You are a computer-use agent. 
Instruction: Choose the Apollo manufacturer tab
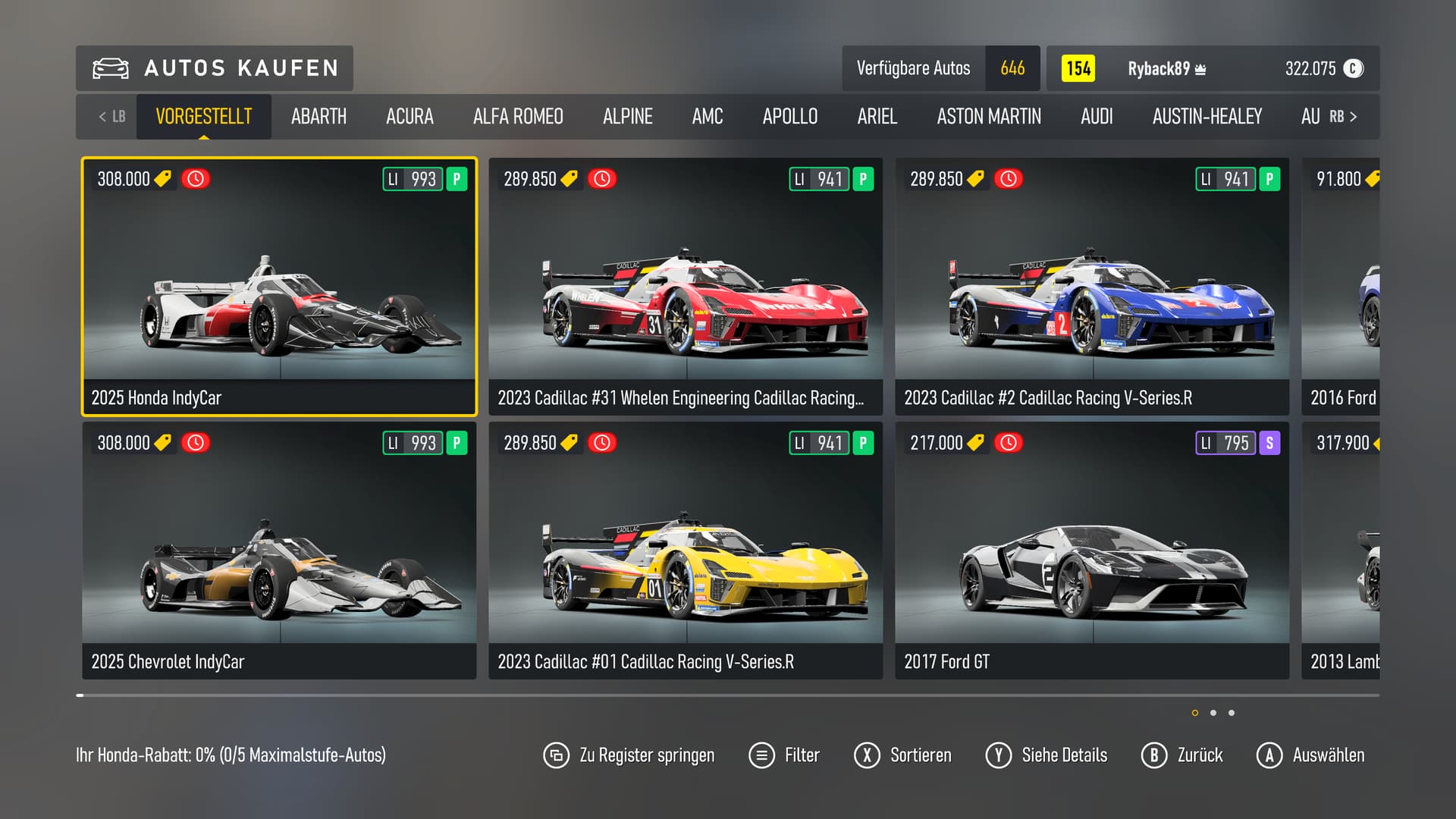tap(789, 117)
